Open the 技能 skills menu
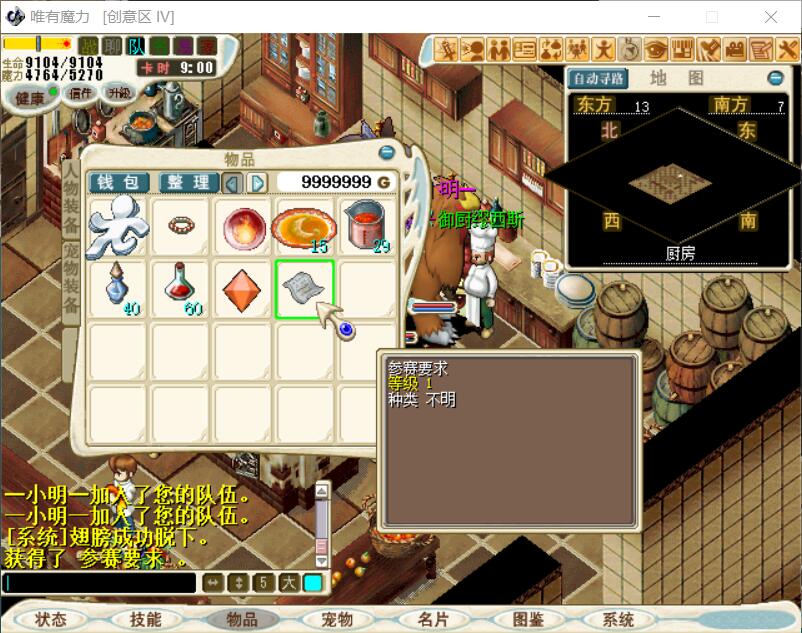Screen dimensions: 802x633 pyautogui.click(x=145, y=619)
